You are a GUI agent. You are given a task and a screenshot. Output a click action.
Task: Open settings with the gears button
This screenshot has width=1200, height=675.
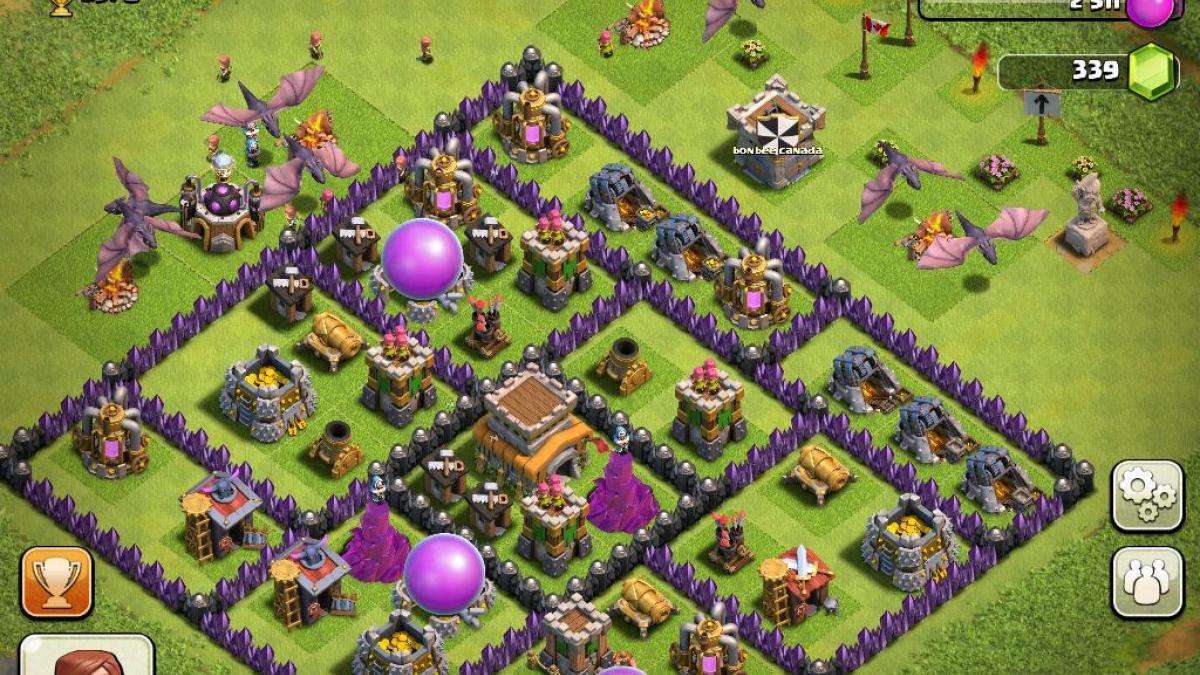(1147, 495)
